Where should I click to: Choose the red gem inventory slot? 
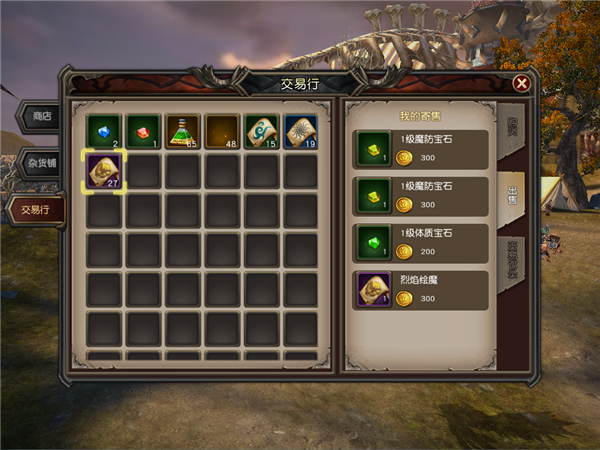point(143,131)
